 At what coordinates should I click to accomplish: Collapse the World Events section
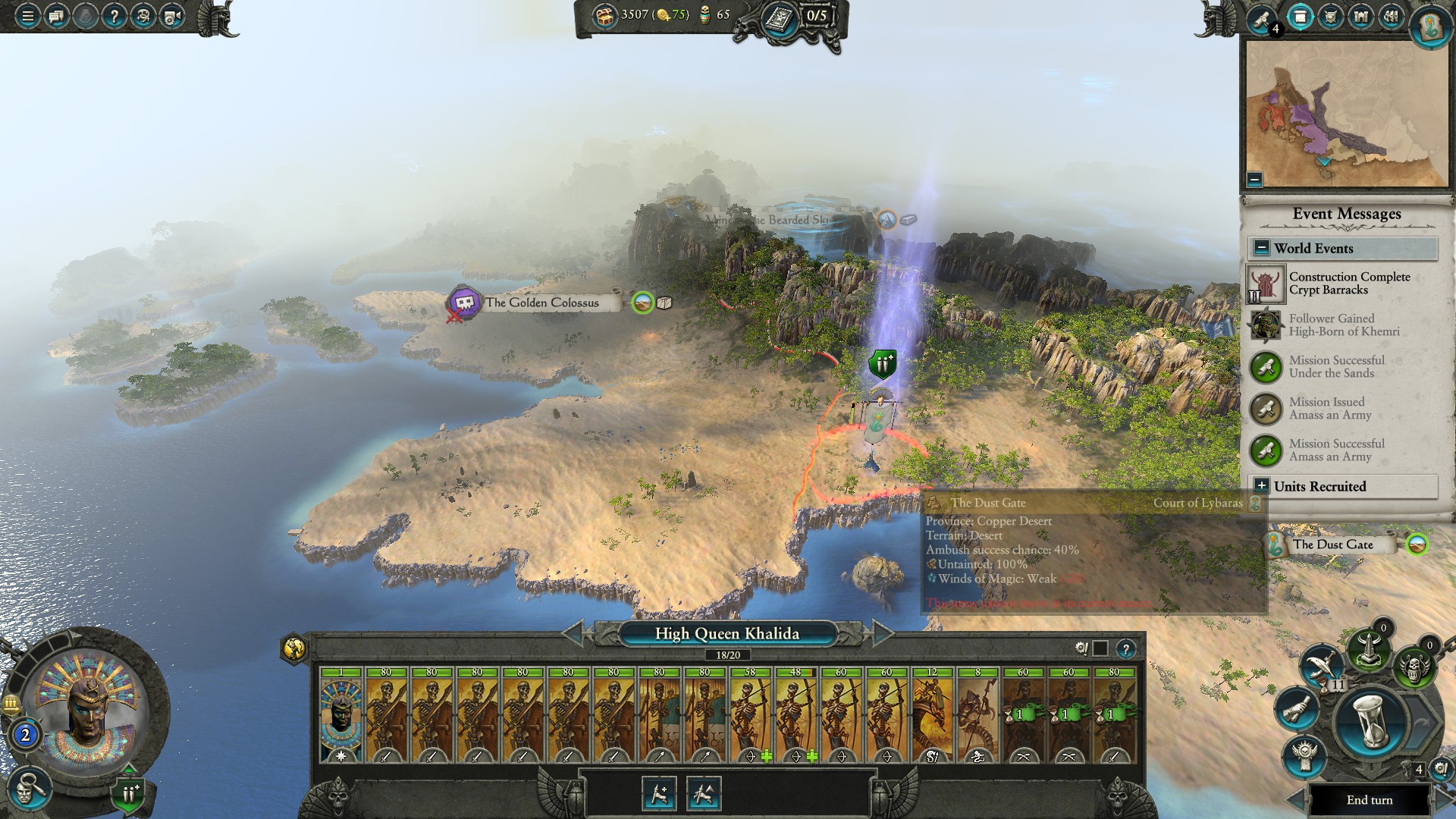tap(1261, 248)
